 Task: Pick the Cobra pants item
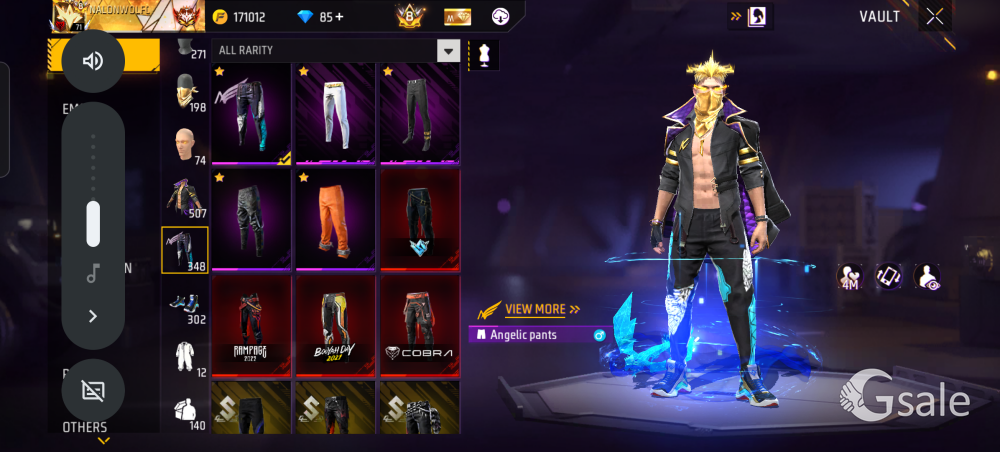420,325
